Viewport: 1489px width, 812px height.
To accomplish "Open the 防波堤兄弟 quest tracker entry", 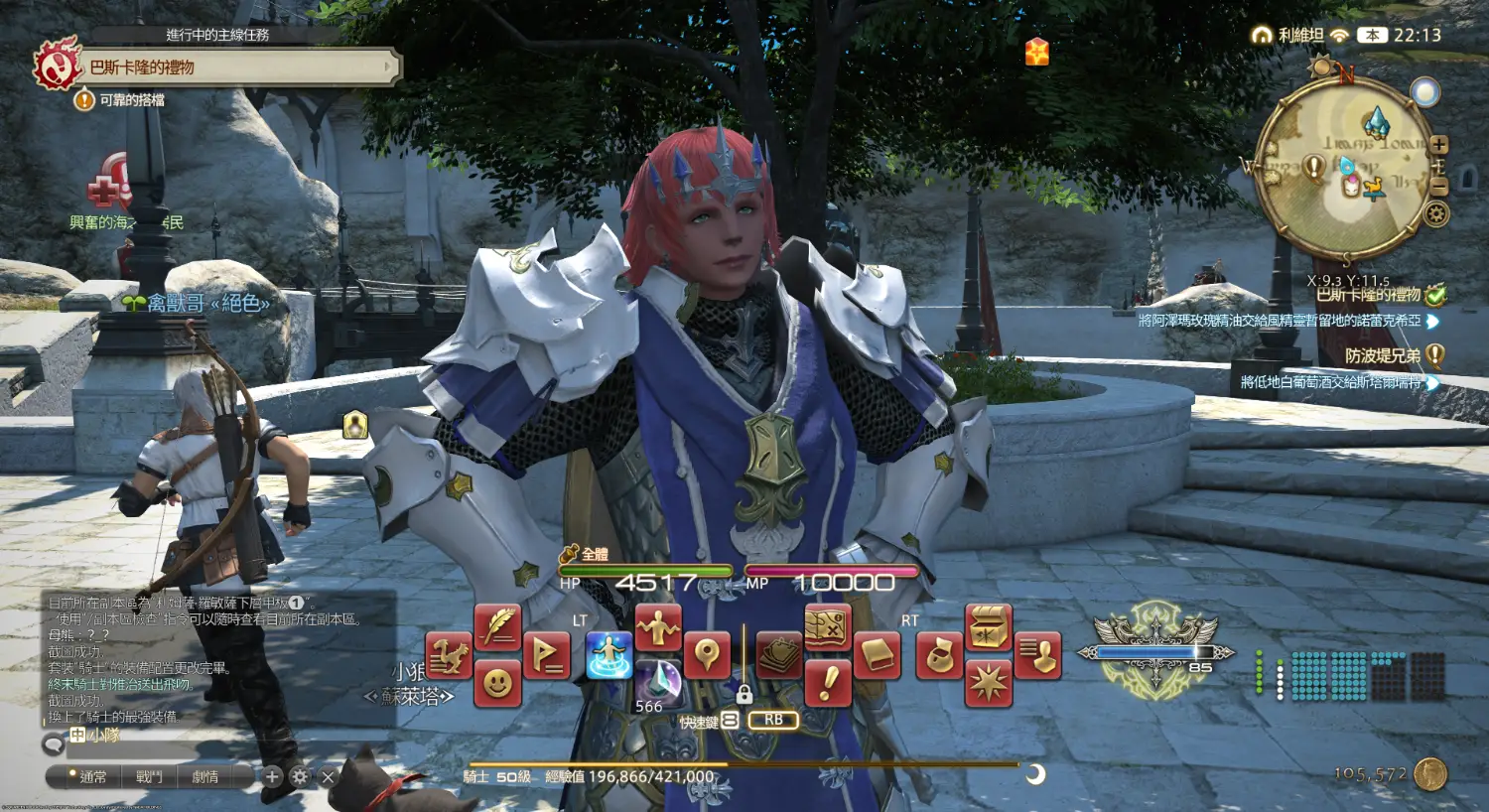I will click(x=1382, y=355).
